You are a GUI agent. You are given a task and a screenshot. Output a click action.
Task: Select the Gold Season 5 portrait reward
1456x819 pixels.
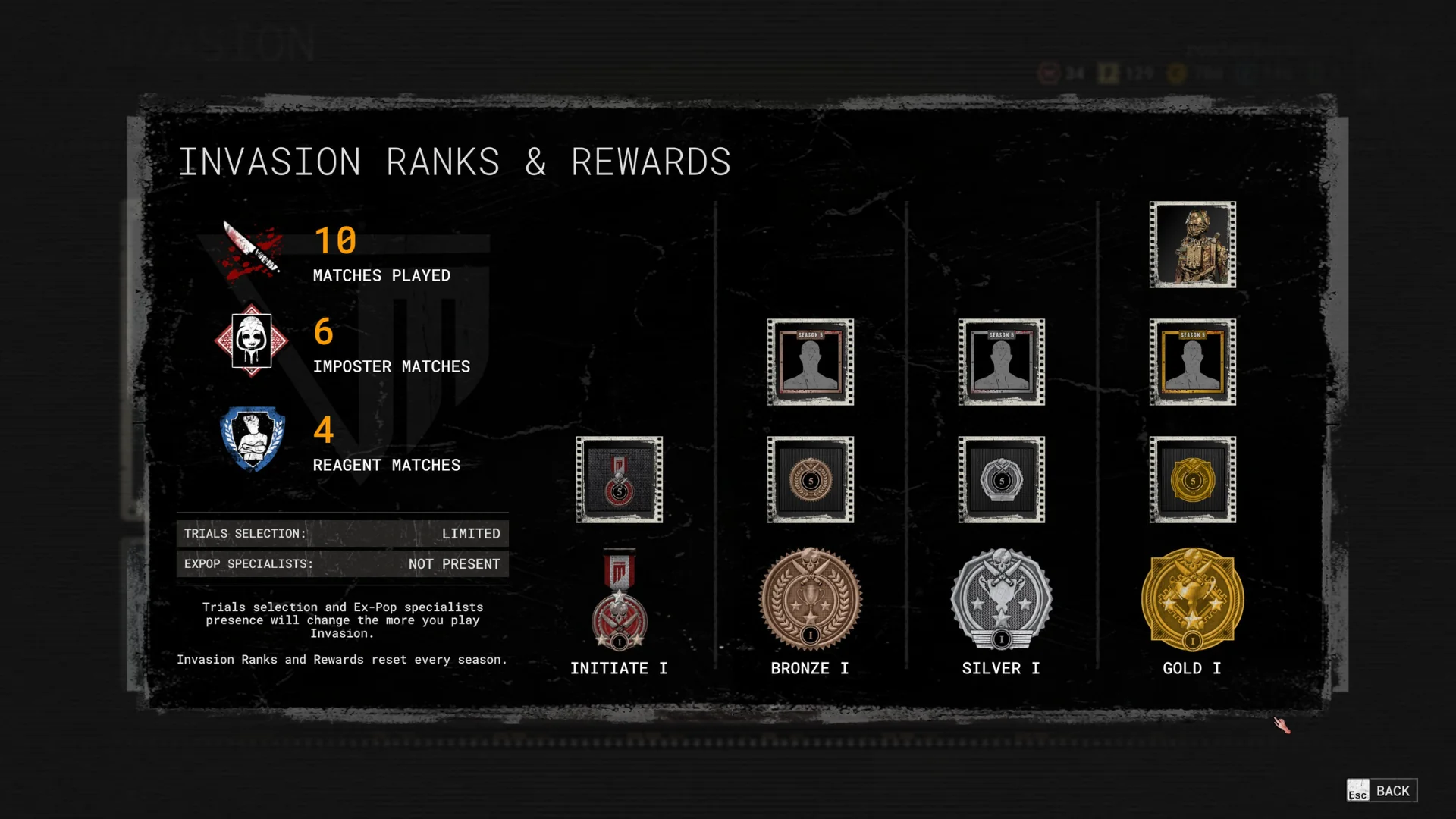click(x=1192, y=362)
